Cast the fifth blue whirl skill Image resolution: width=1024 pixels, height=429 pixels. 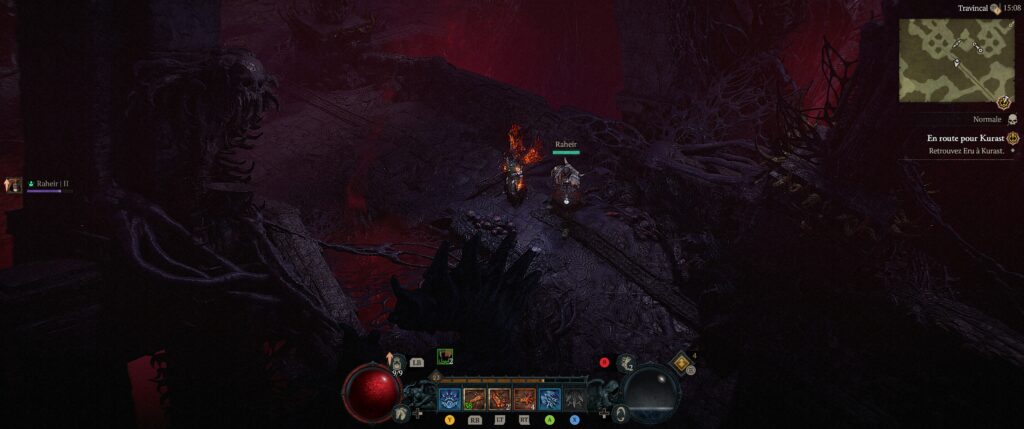click(550, 399)
